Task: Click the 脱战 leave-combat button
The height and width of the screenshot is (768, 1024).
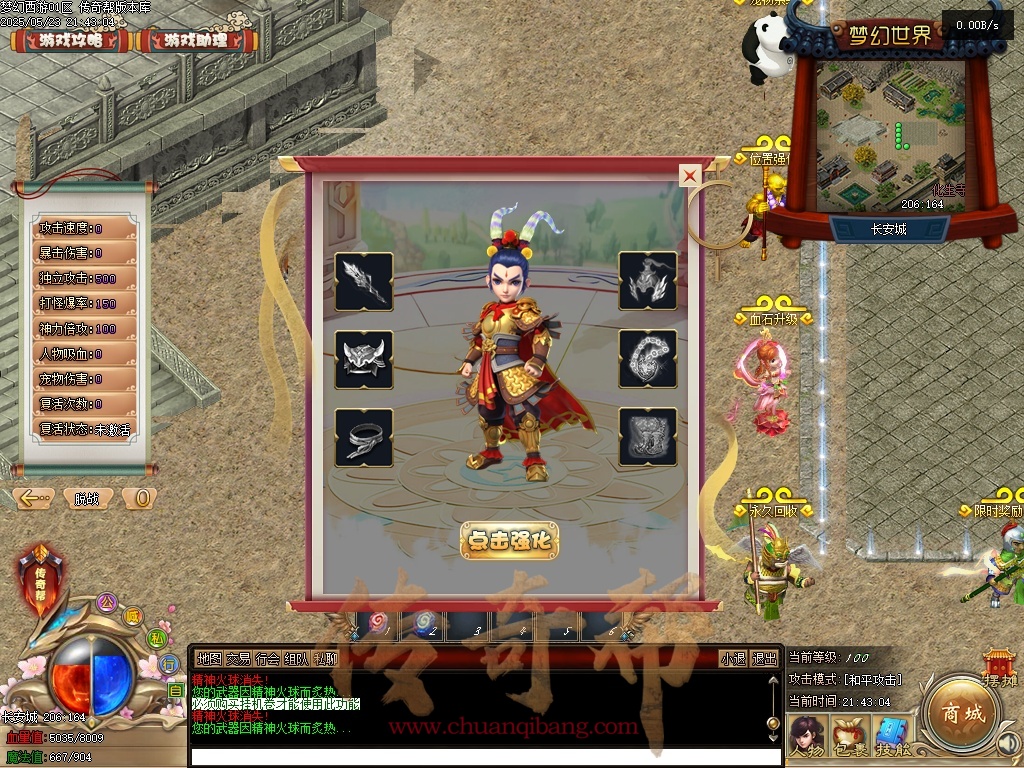Action: (87, 498)
